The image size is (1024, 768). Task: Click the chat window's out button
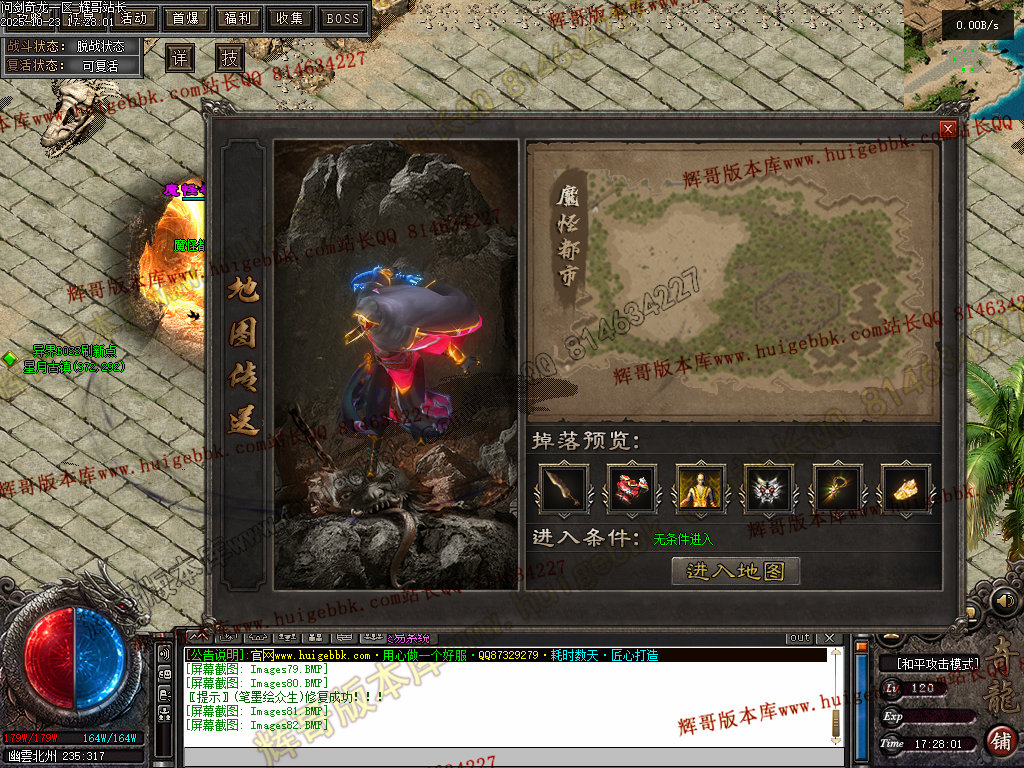click(800, 638)
